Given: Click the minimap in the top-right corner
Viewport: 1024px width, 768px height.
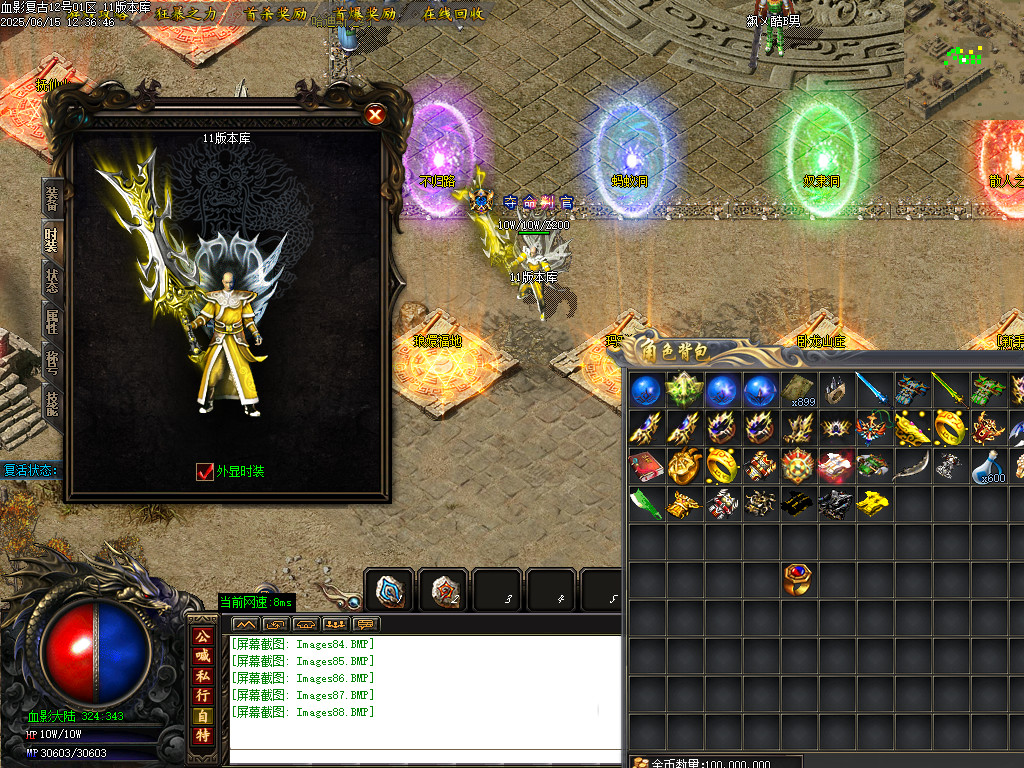Looking at the screenshot, I should pos(964,60).
